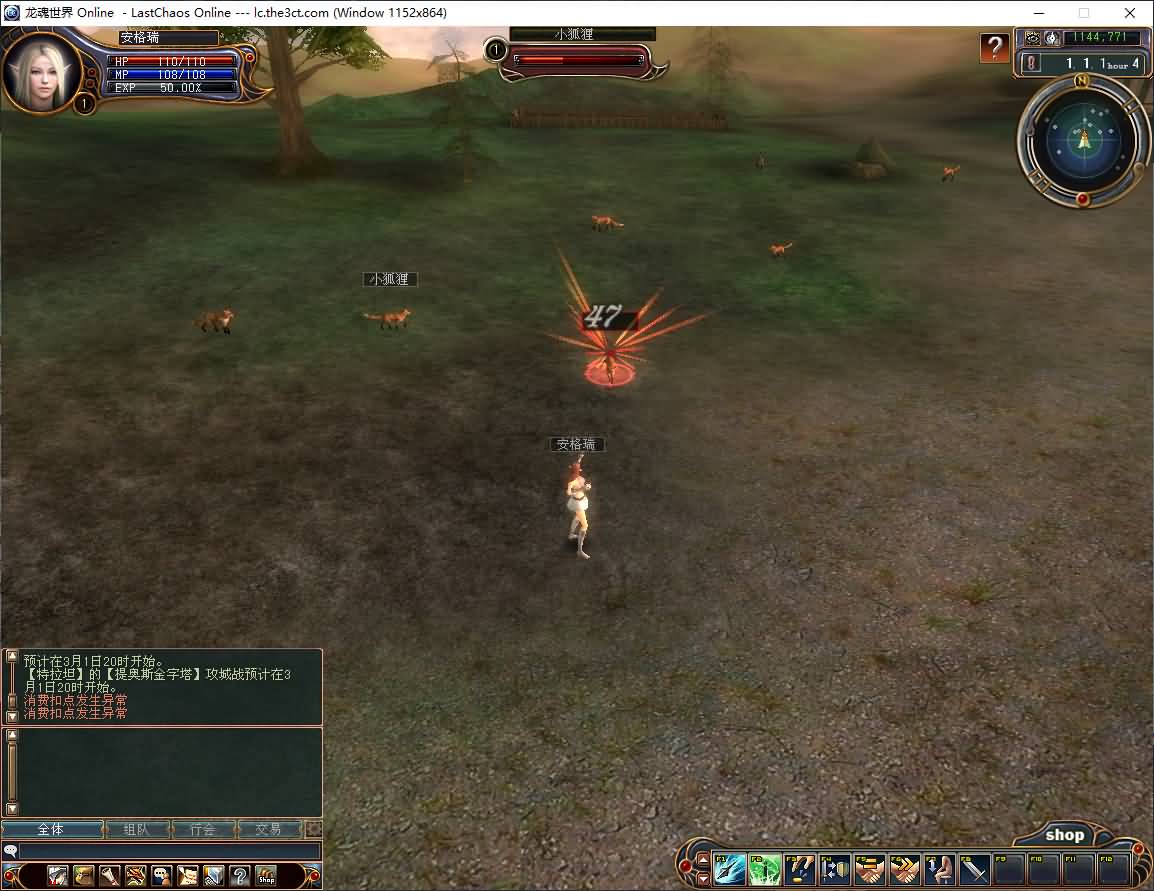
Task: Open the 行会 chat tab
Action: pyautogui.click(x=203, y=830)
